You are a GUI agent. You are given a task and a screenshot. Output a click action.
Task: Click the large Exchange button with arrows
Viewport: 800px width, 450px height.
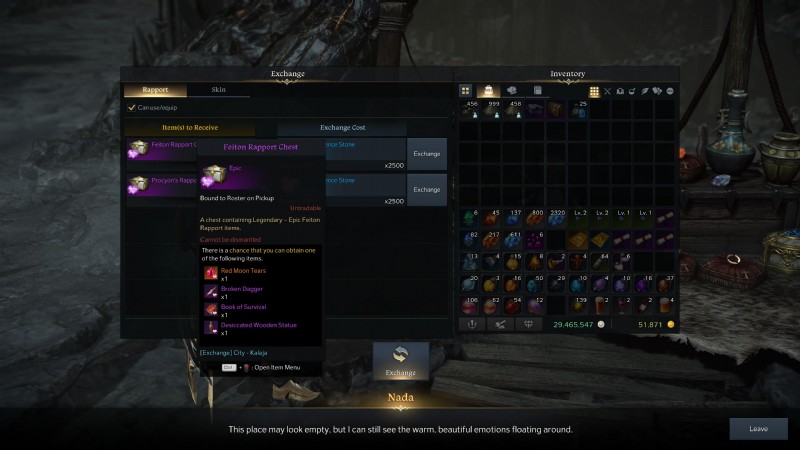point(400,361)
